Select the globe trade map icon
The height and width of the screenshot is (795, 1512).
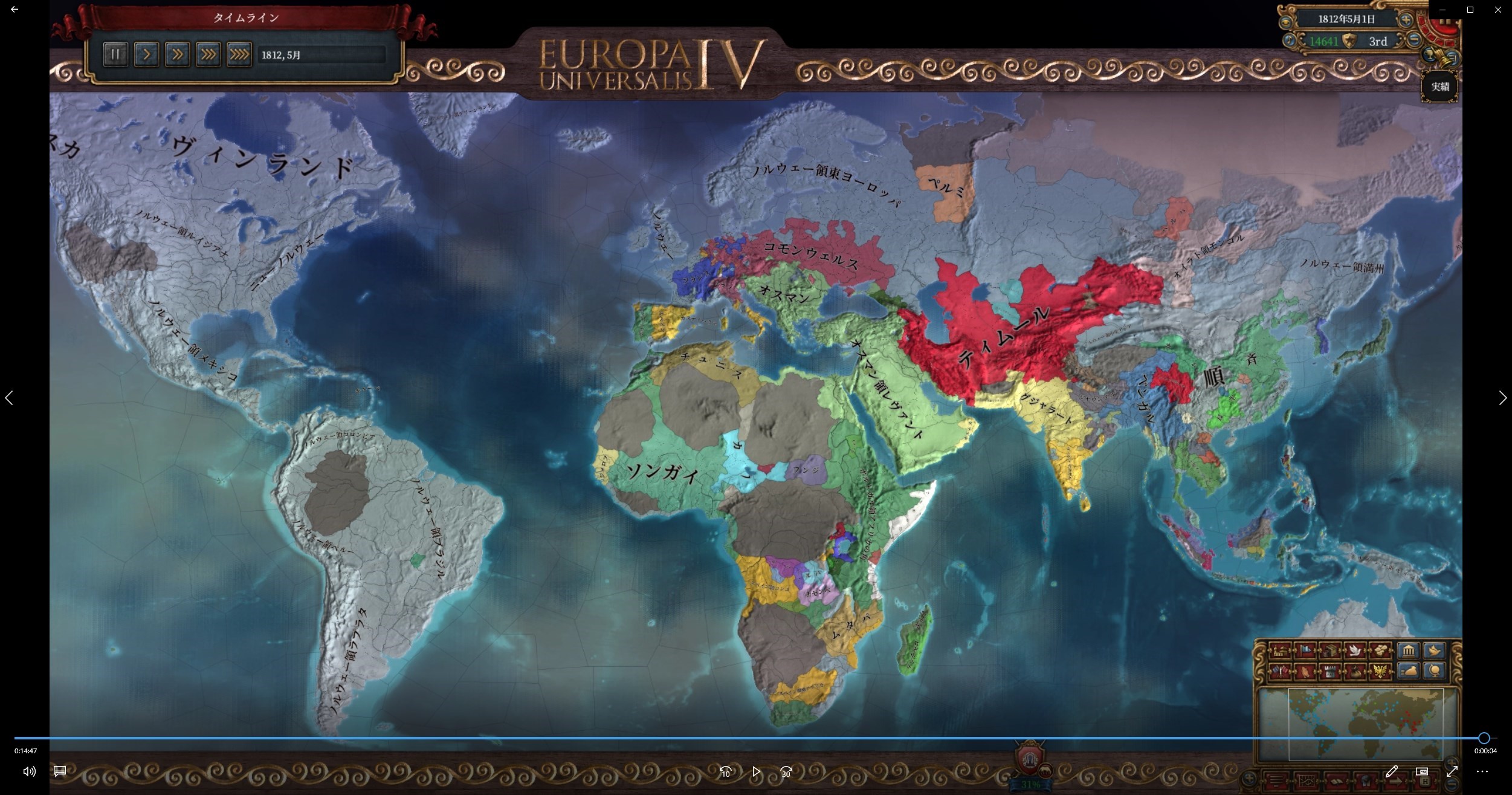[1435, 669]
